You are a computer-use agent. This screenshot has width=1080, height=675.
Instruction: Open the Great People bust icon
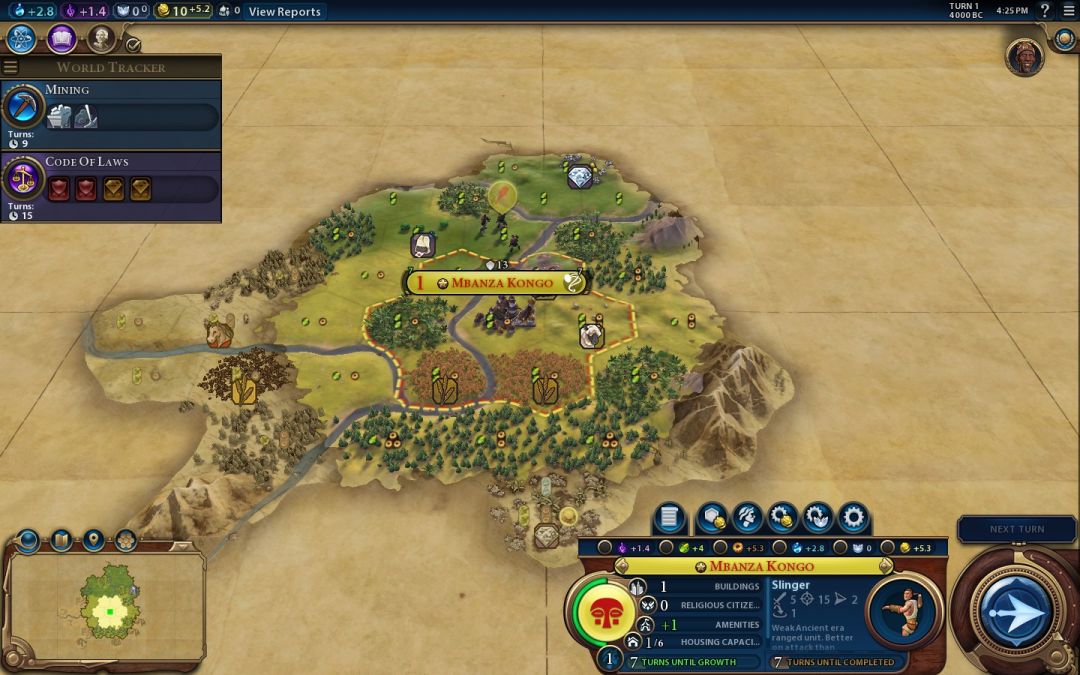pos(100,39)
